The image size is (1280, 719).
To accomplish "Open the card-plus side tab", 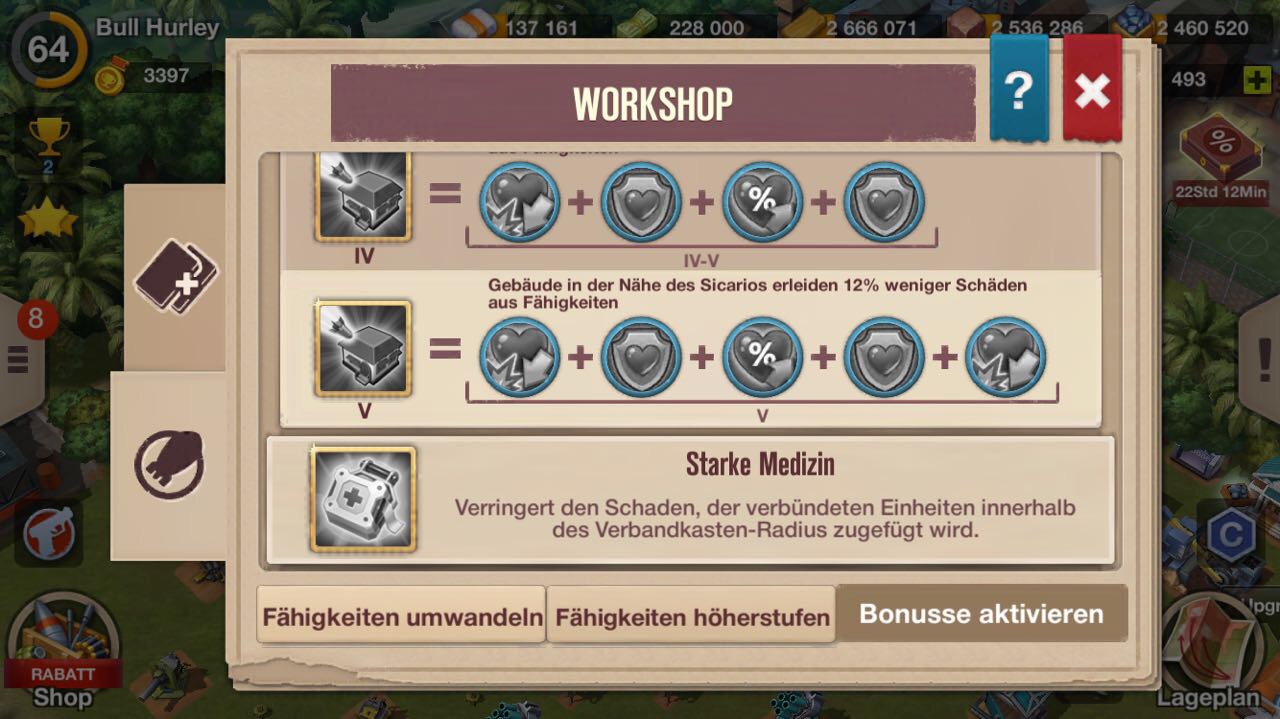I will coord(176,275).
